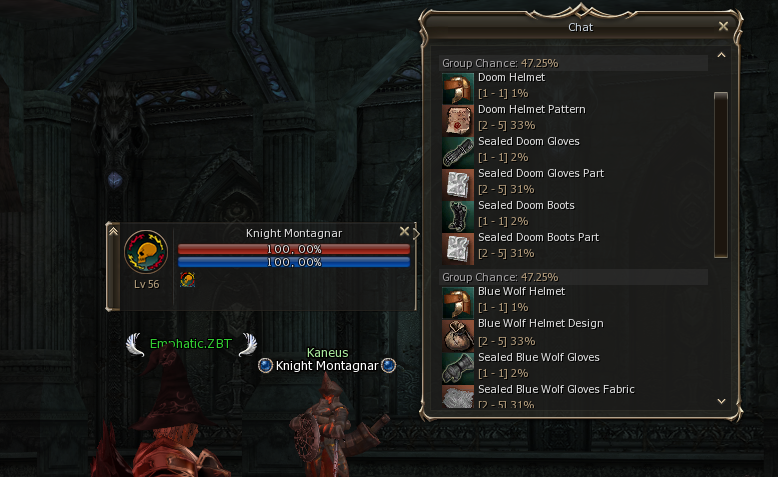778x477 pixels.
Task: Select the Doom Helmet drop entry
Action: 511,78
